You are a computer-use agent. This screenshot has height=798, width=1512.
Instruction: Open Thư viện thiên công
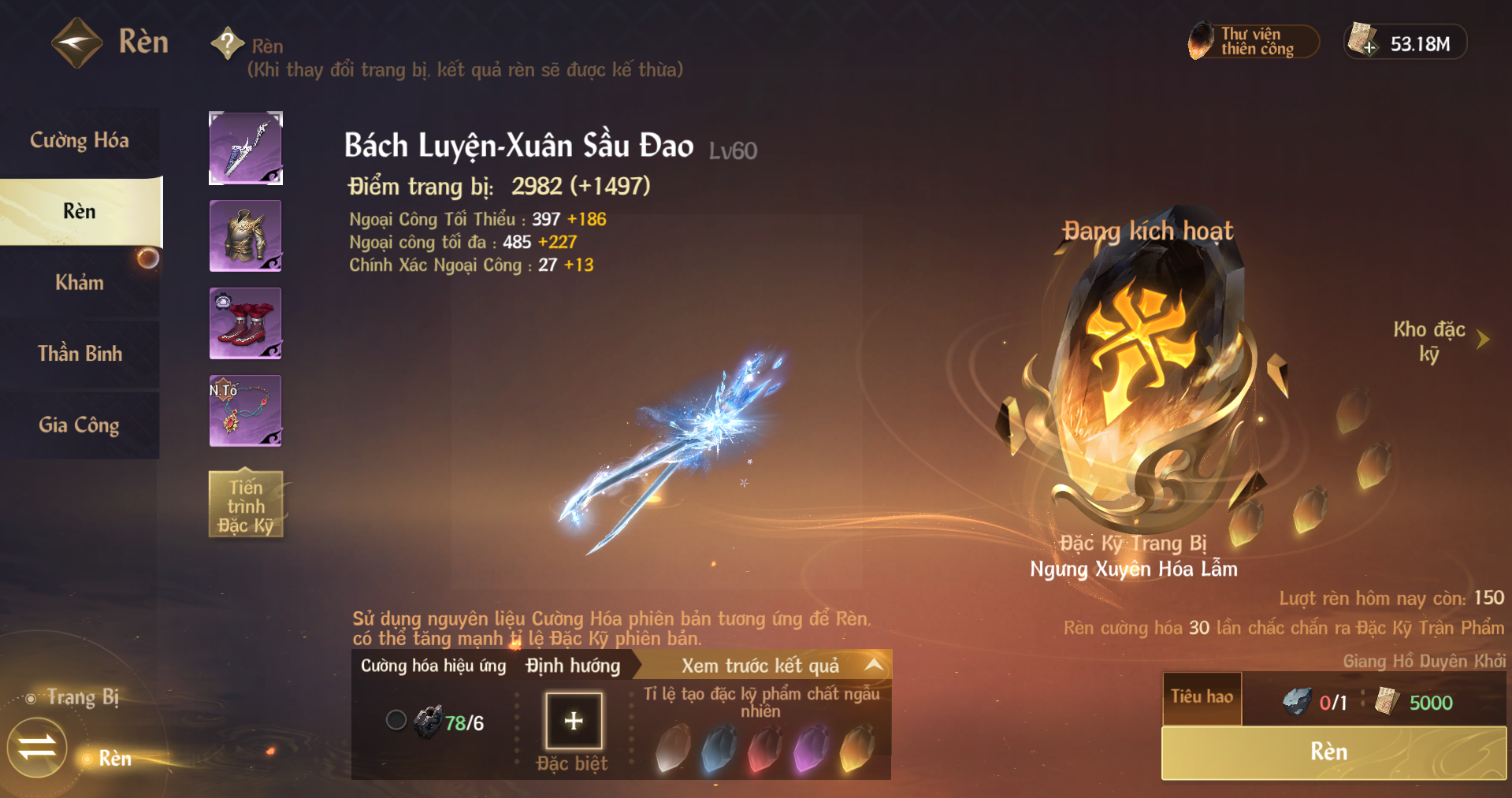point(1253,42)
